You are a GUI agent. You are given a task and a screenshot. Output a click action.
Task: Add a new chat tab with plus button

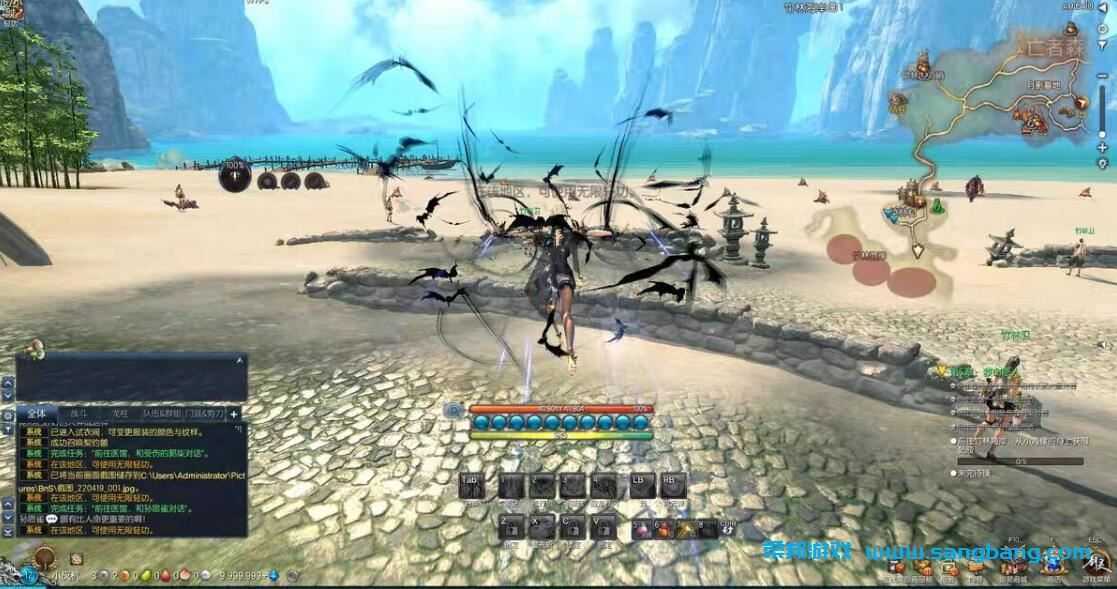coord(235,412)
